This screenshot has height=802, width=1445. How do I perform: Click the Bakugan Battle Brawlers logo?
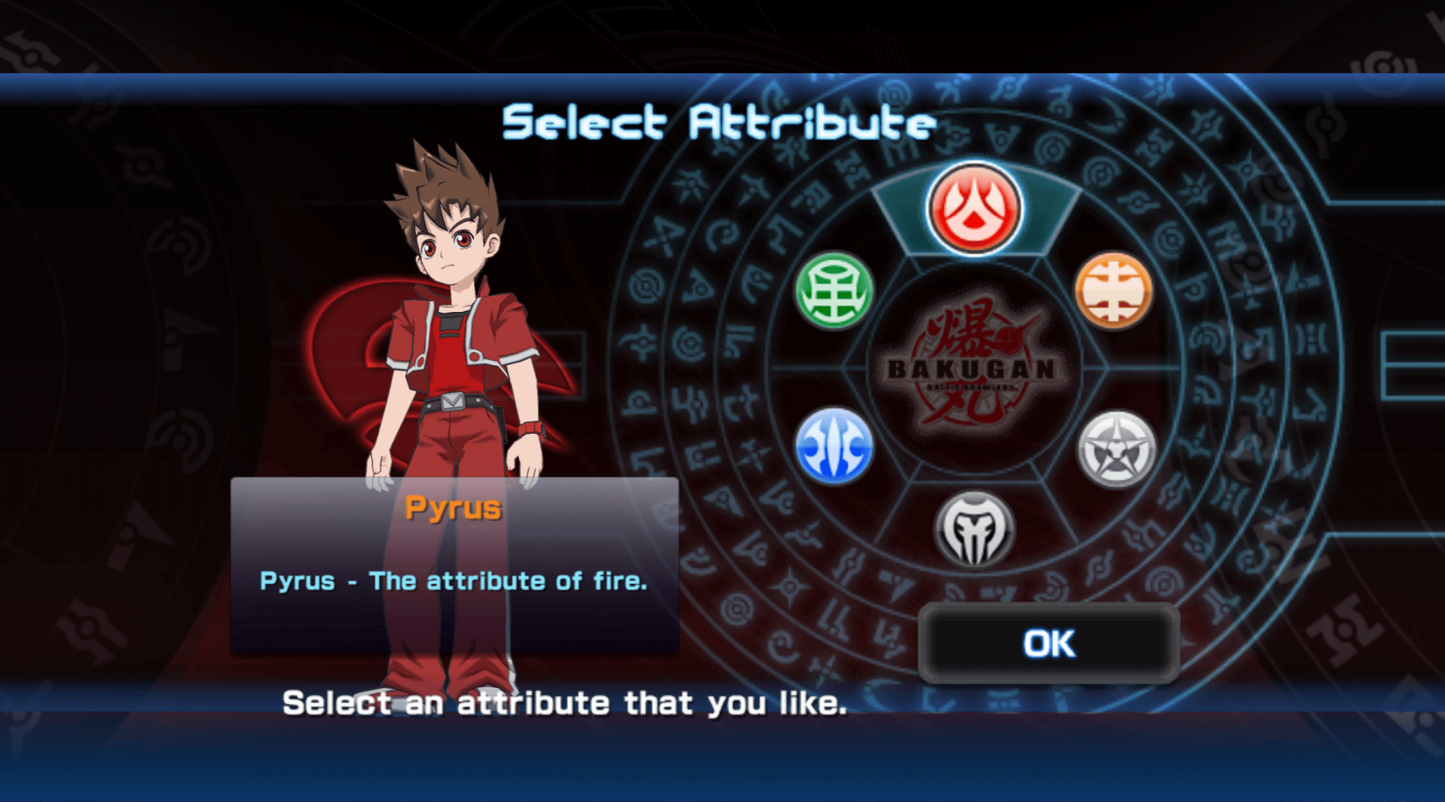click(973, 367)
